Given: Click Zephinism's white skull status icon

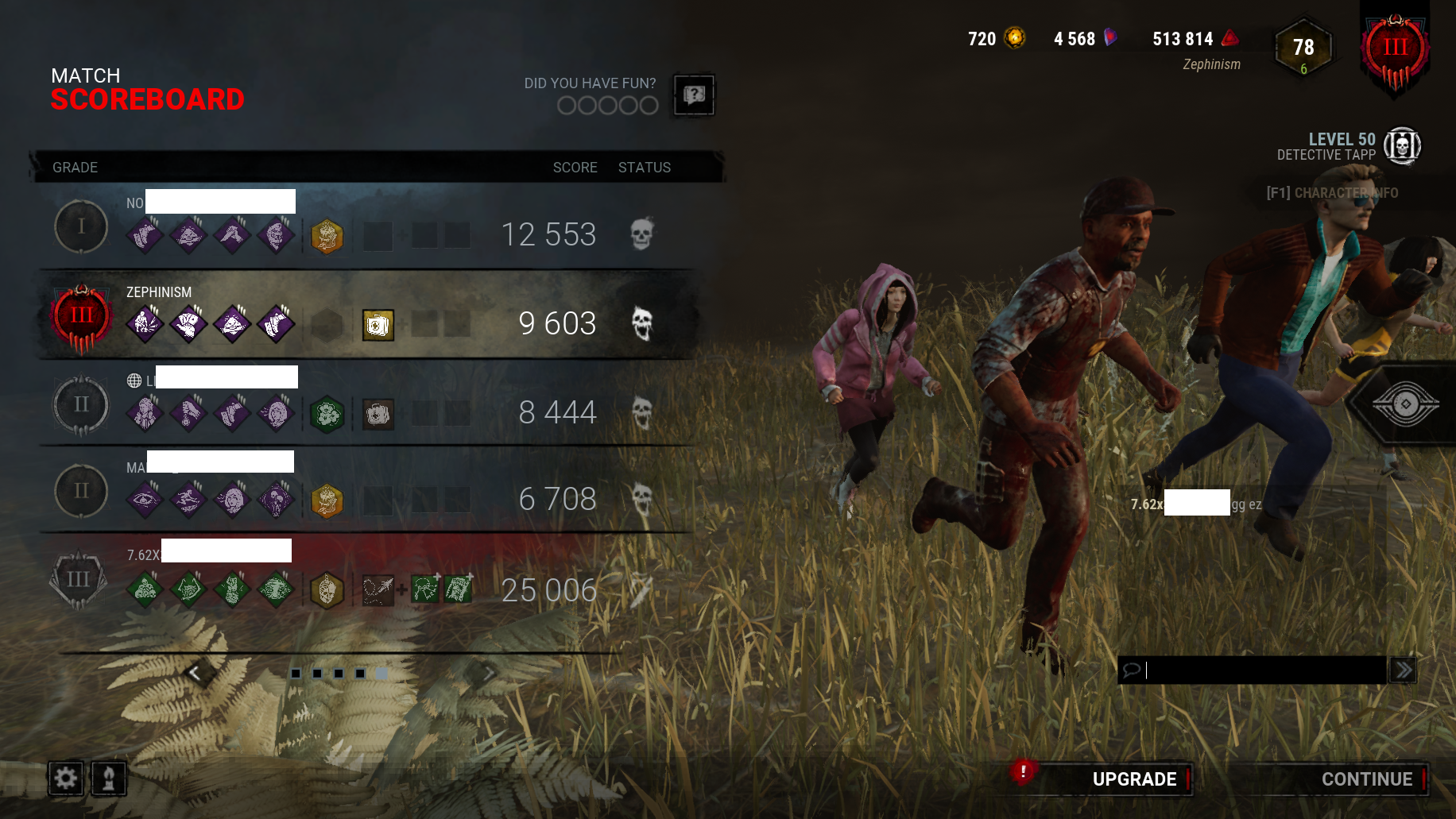Looking at the screenshot, I should tap(641, 323).
